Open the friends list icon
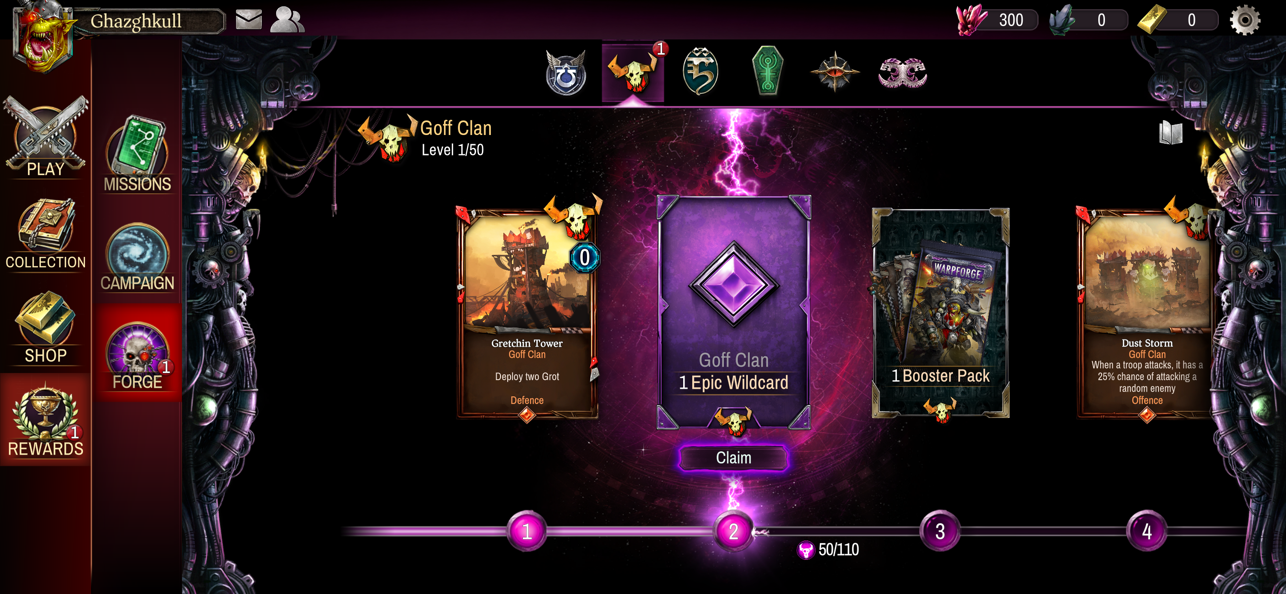The width and height of the screenshot is (1286, 594). point(287,20)
